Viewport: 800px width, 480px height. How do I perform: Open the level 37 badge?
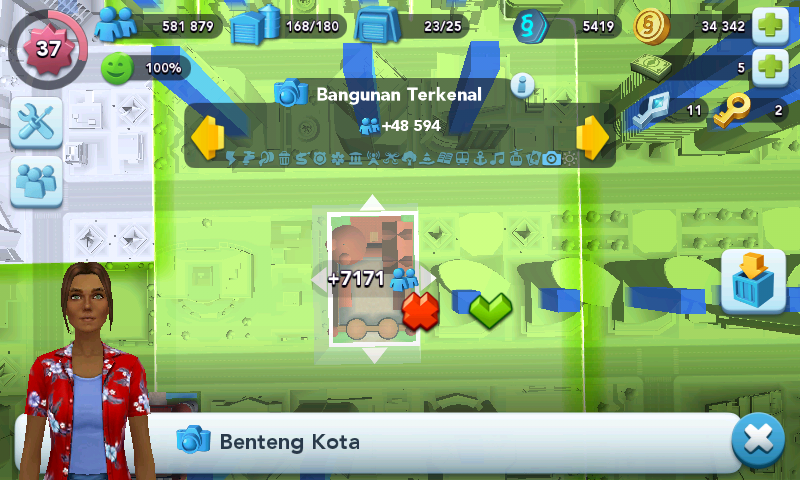click(x=47, y=46)
